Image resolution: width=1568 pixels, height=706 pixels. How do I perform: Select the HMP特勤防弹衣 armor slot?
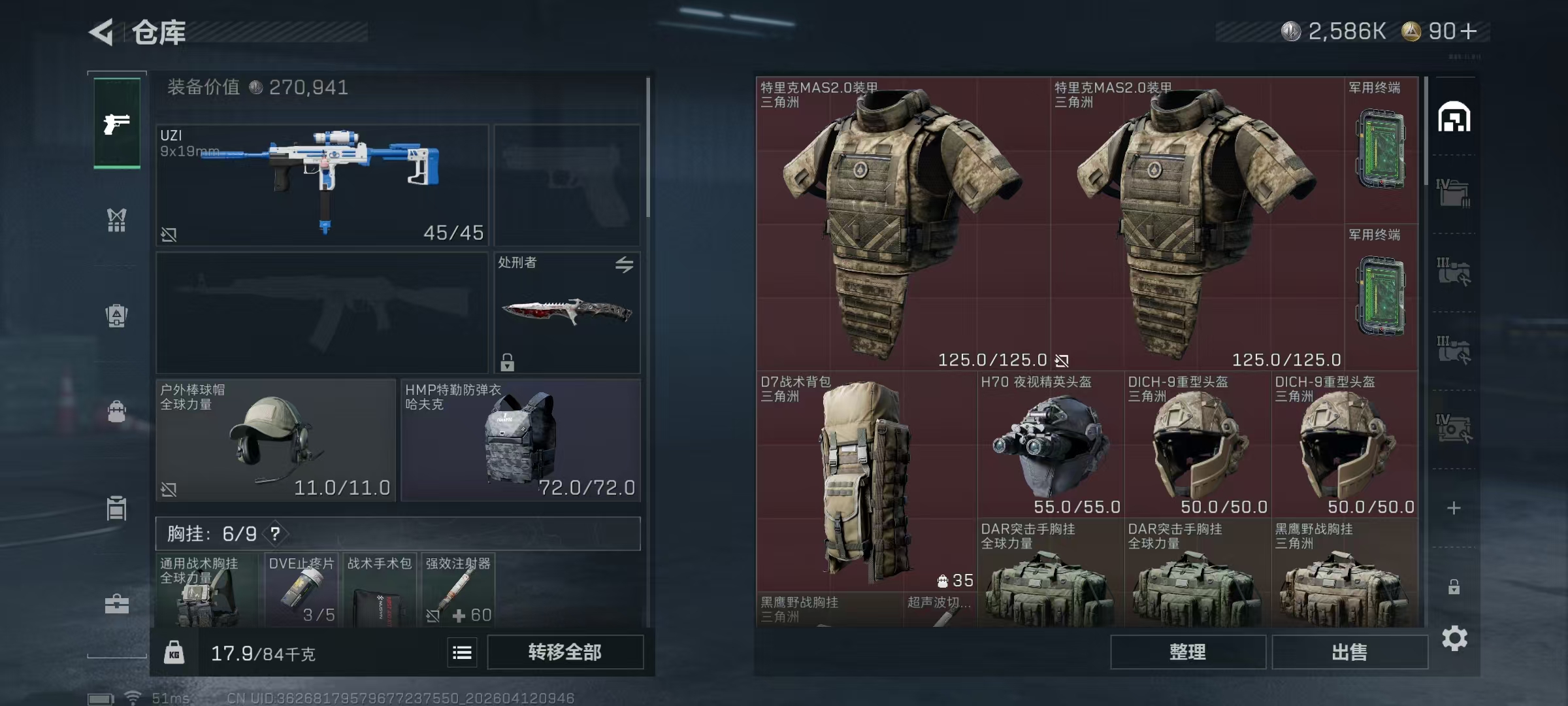(520, 440)
